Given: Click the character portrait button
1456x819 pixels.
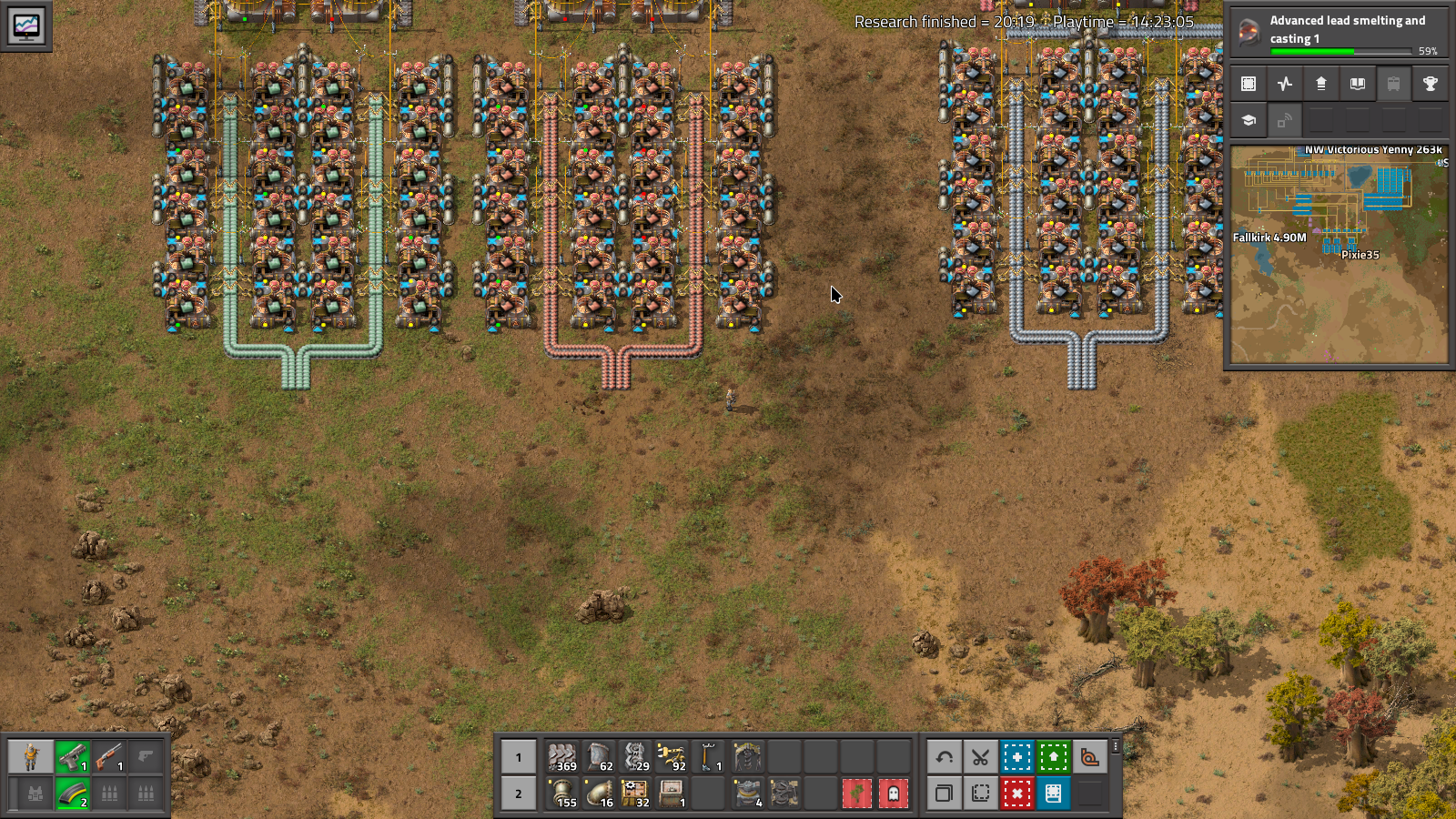Looking at the screenshot, I should click(31, 757).
